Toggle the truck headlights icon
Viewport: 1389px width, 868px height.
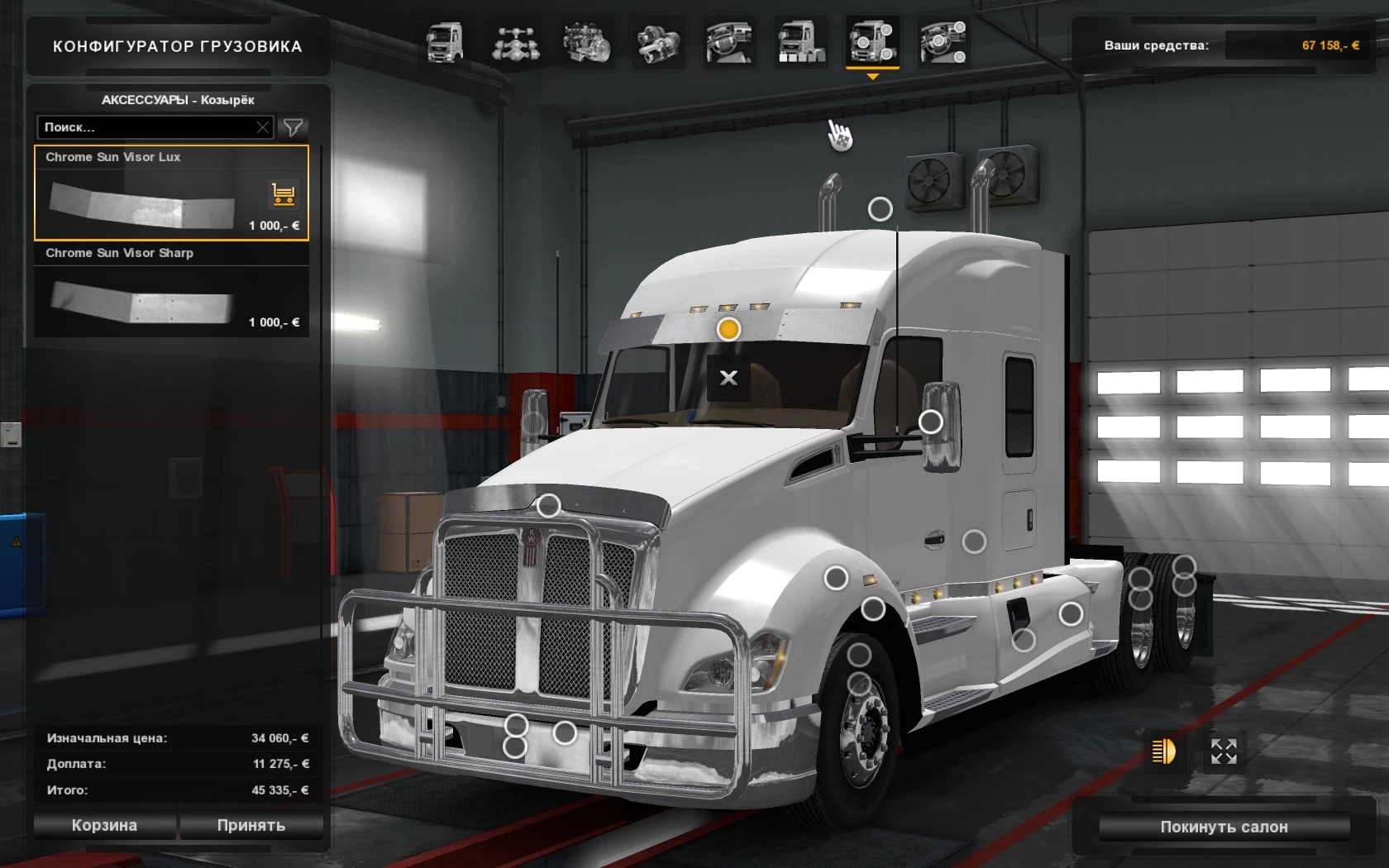coord(1163,751)
